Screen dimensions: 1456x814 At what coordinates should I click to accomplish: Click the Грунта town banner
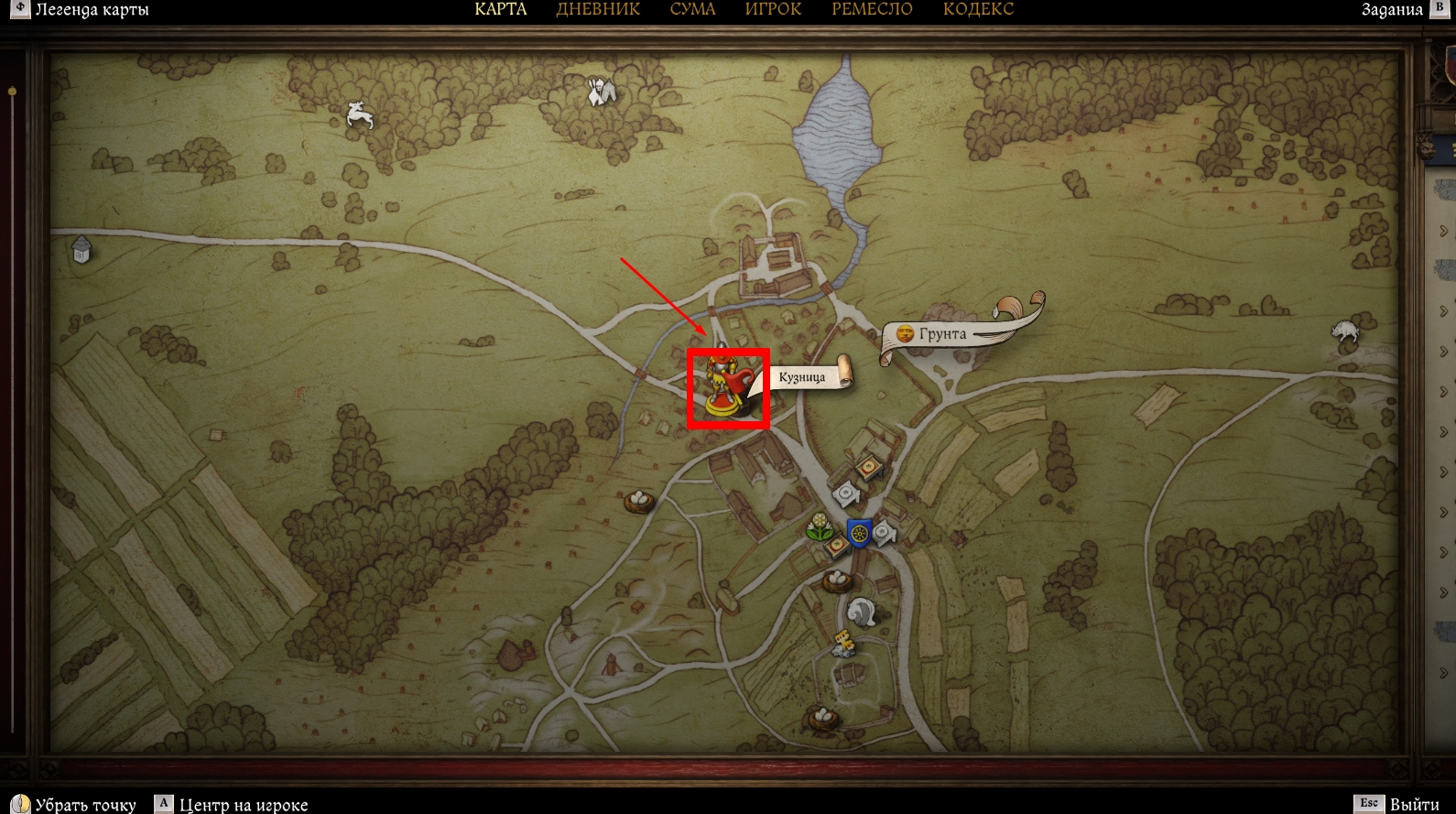pos(943,334)
